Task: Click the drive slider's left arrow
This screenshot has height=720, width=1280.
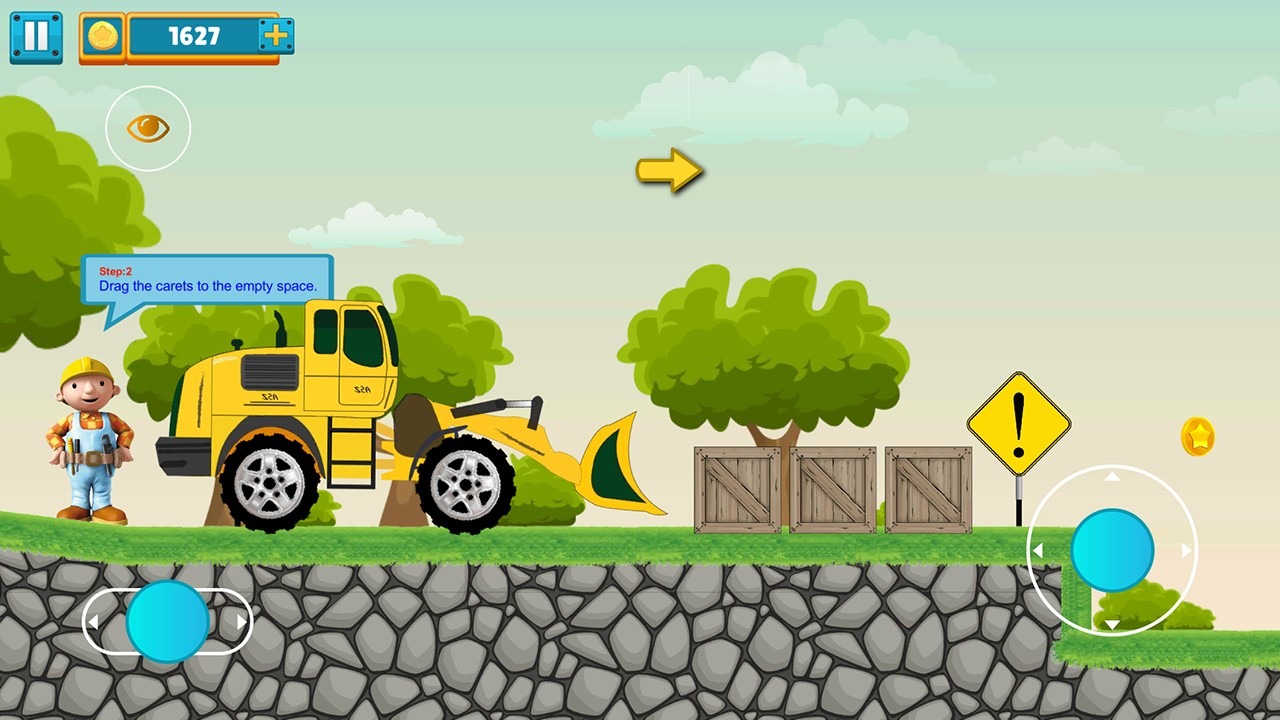Action: pyautogui.click(x=93, y=622)
